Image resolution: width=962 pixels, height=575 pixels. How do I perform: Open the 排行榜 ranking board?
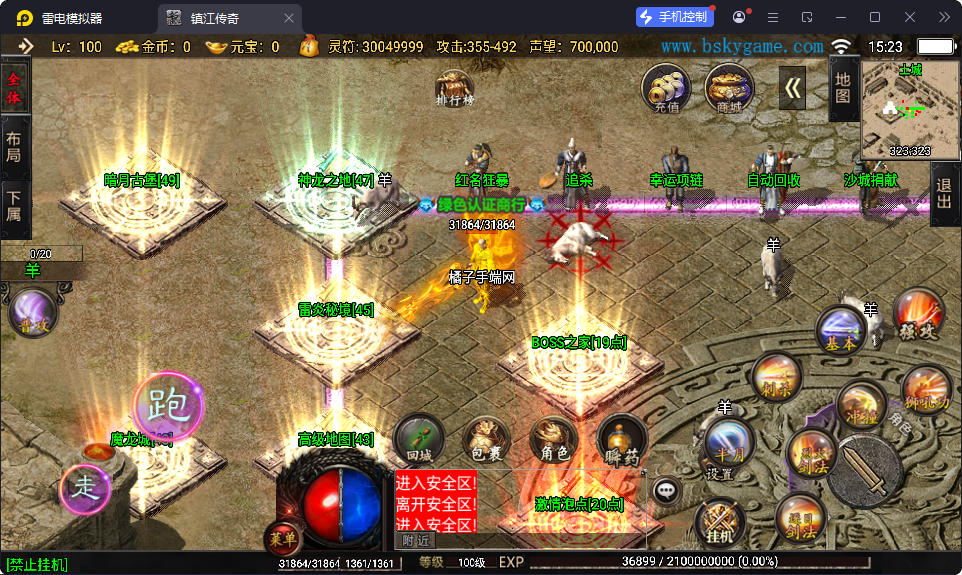tap(455, 87)
